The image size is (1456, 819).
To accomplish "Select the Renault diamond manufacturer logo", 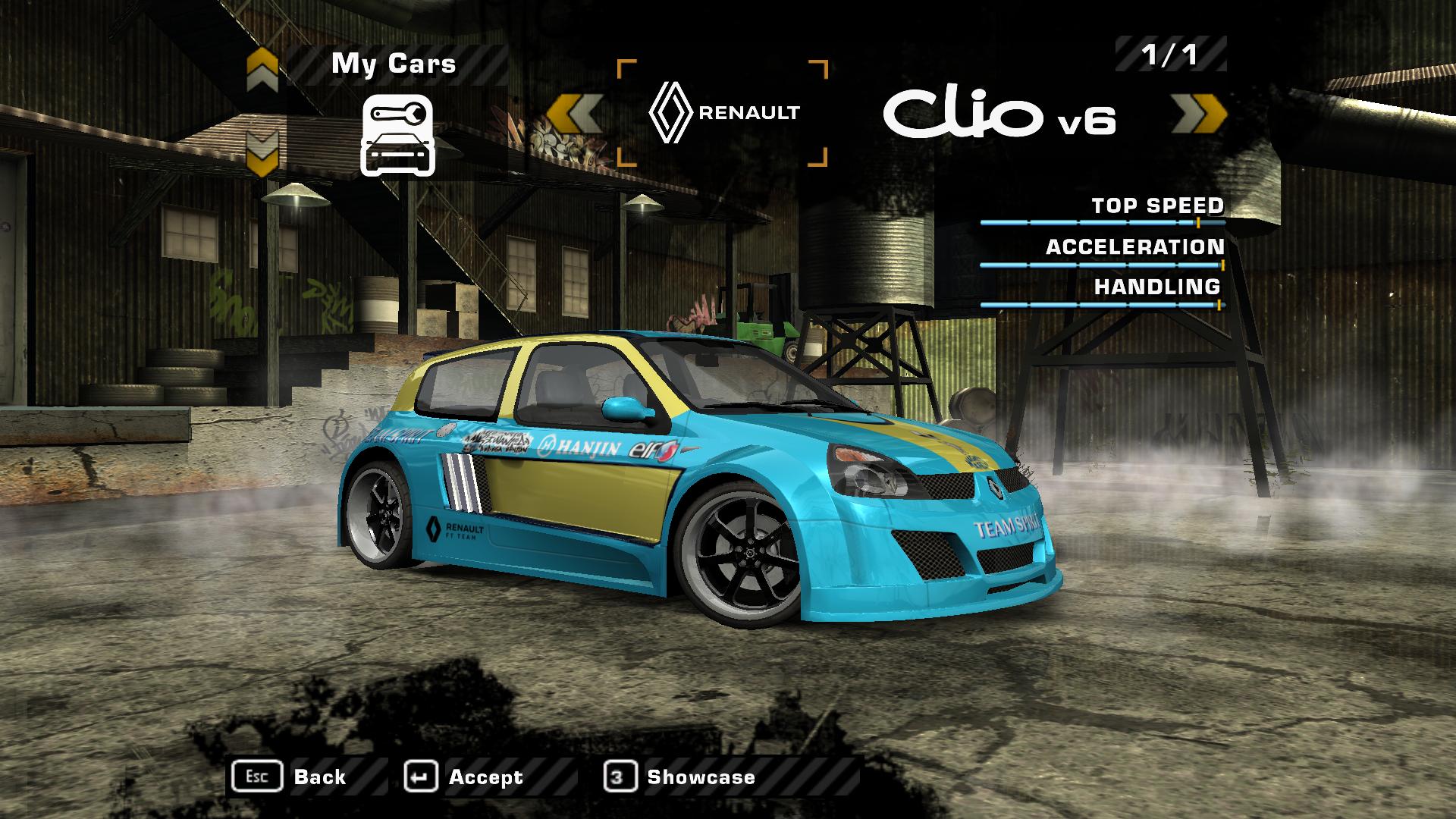I will tap(672, 112).
